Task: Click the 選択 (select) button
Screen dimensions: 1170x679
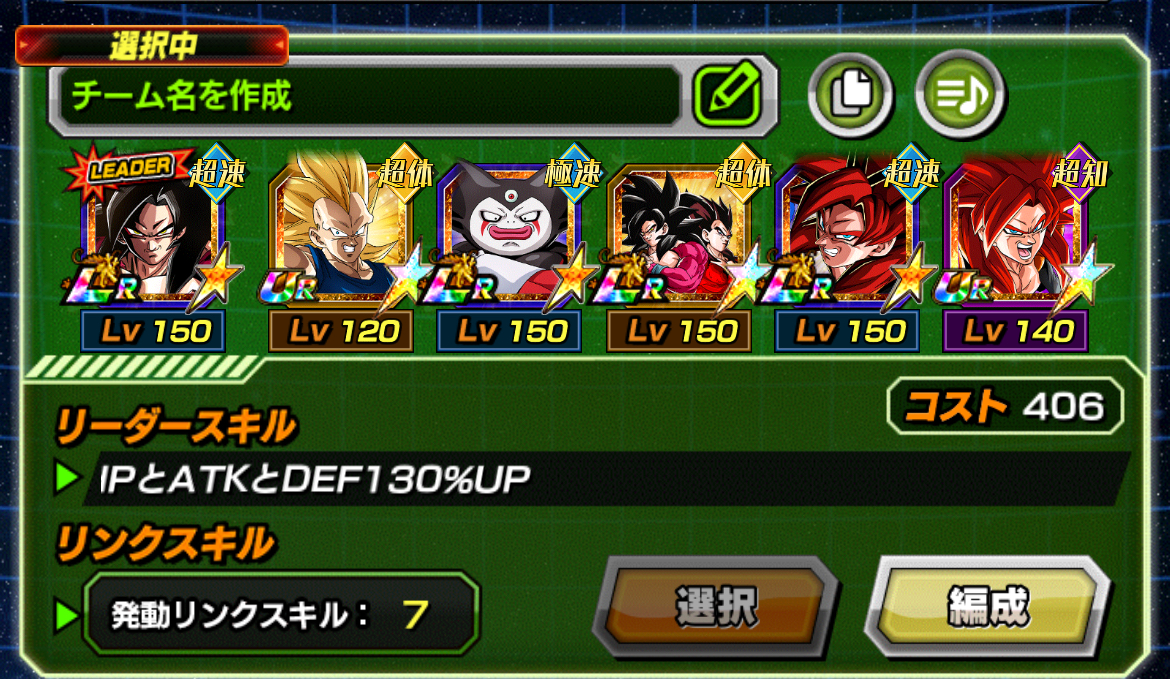Action: 716,607
